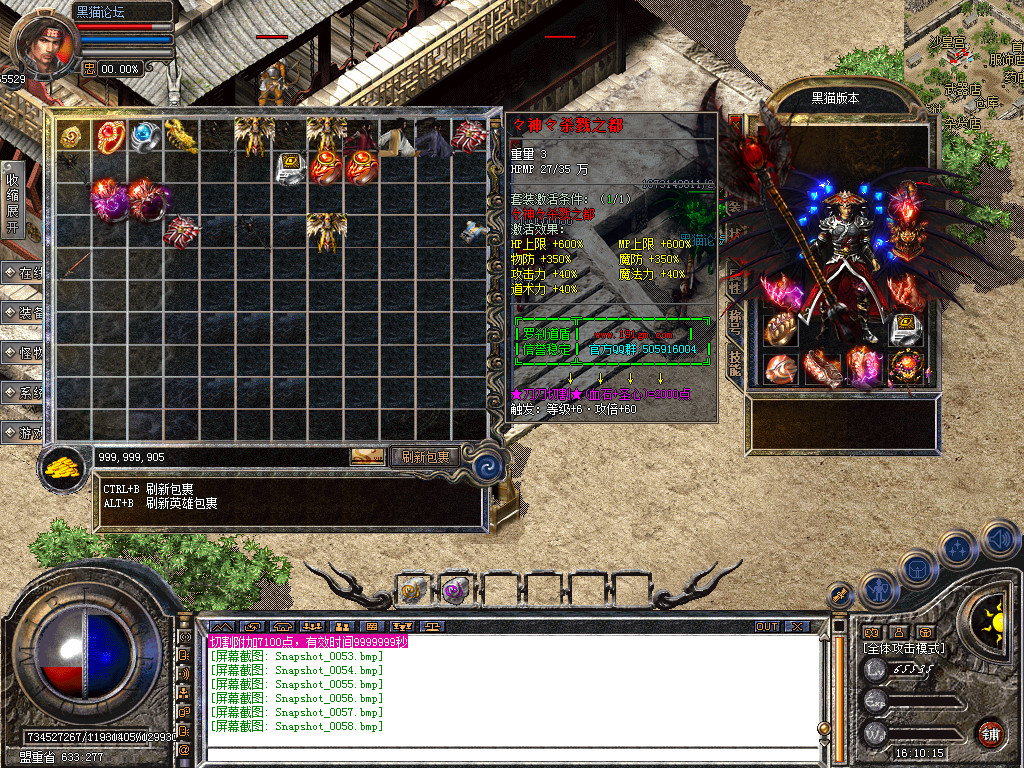Click the 刷新包裹 refresh bag button
This screenshot has width=1024, height=768.
[425, 457]
